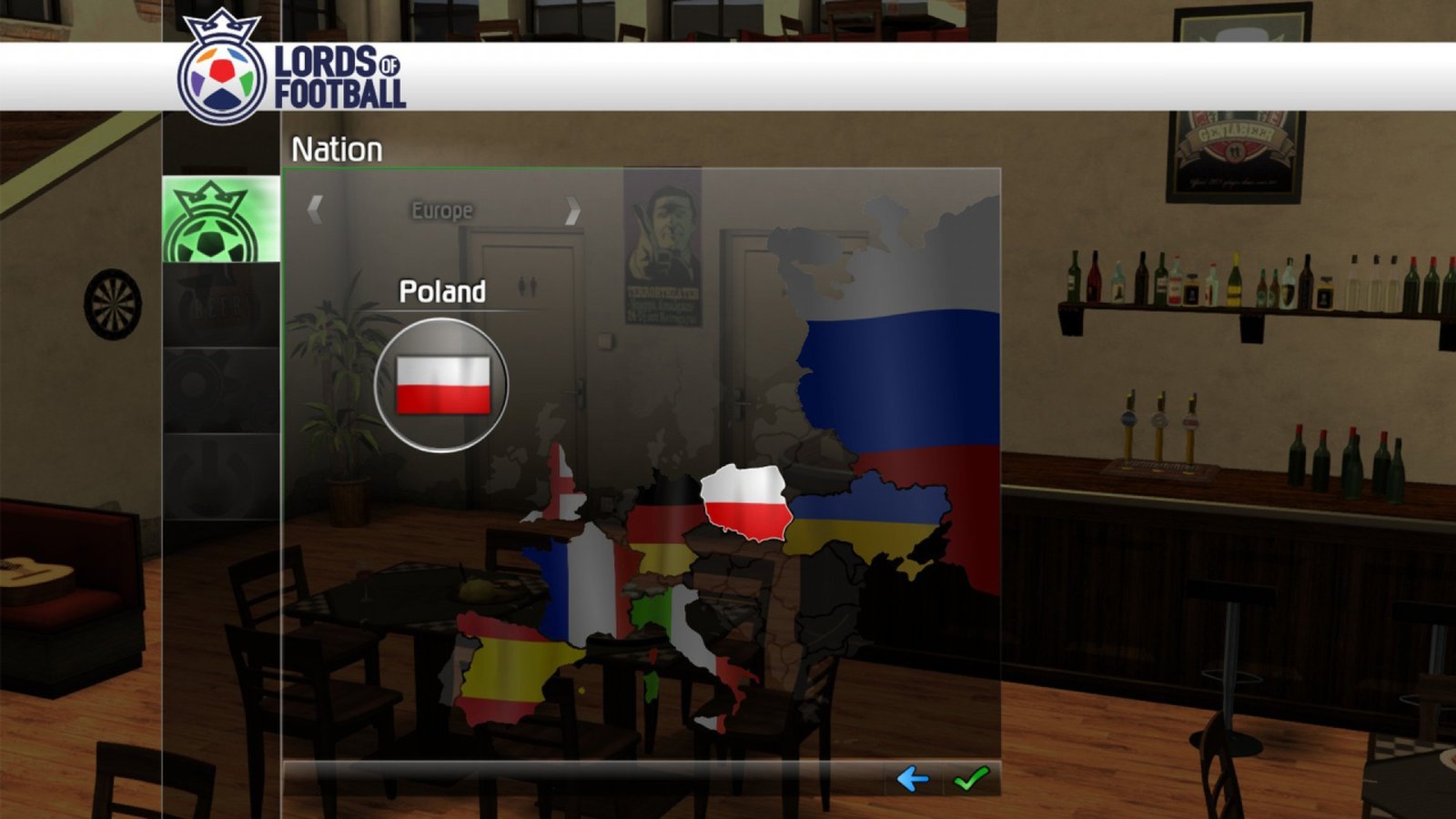Go back using the blue arrow button
This screenshot has height=819, width=1456.
coord(912,779)
